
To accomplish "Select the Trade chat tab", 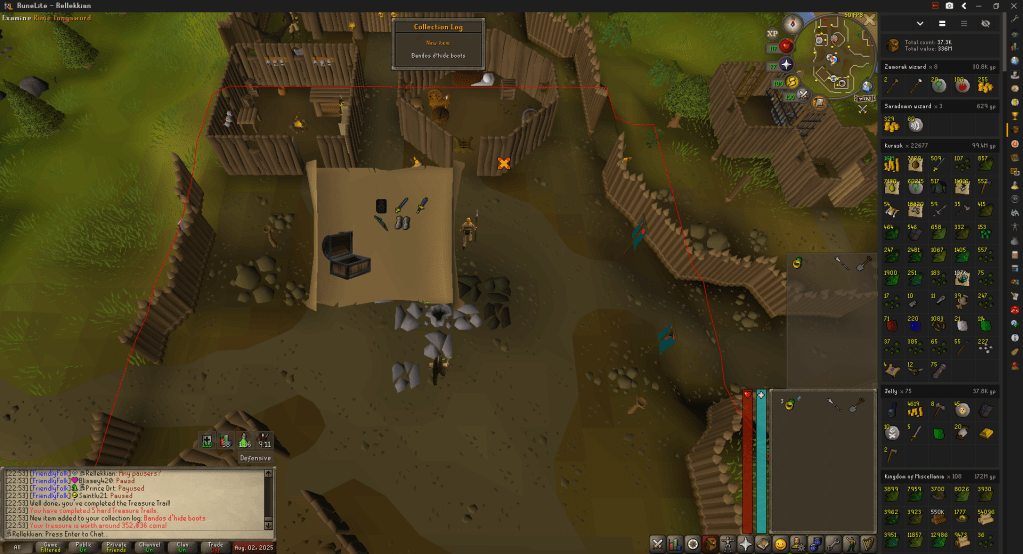I will (214, 546).
